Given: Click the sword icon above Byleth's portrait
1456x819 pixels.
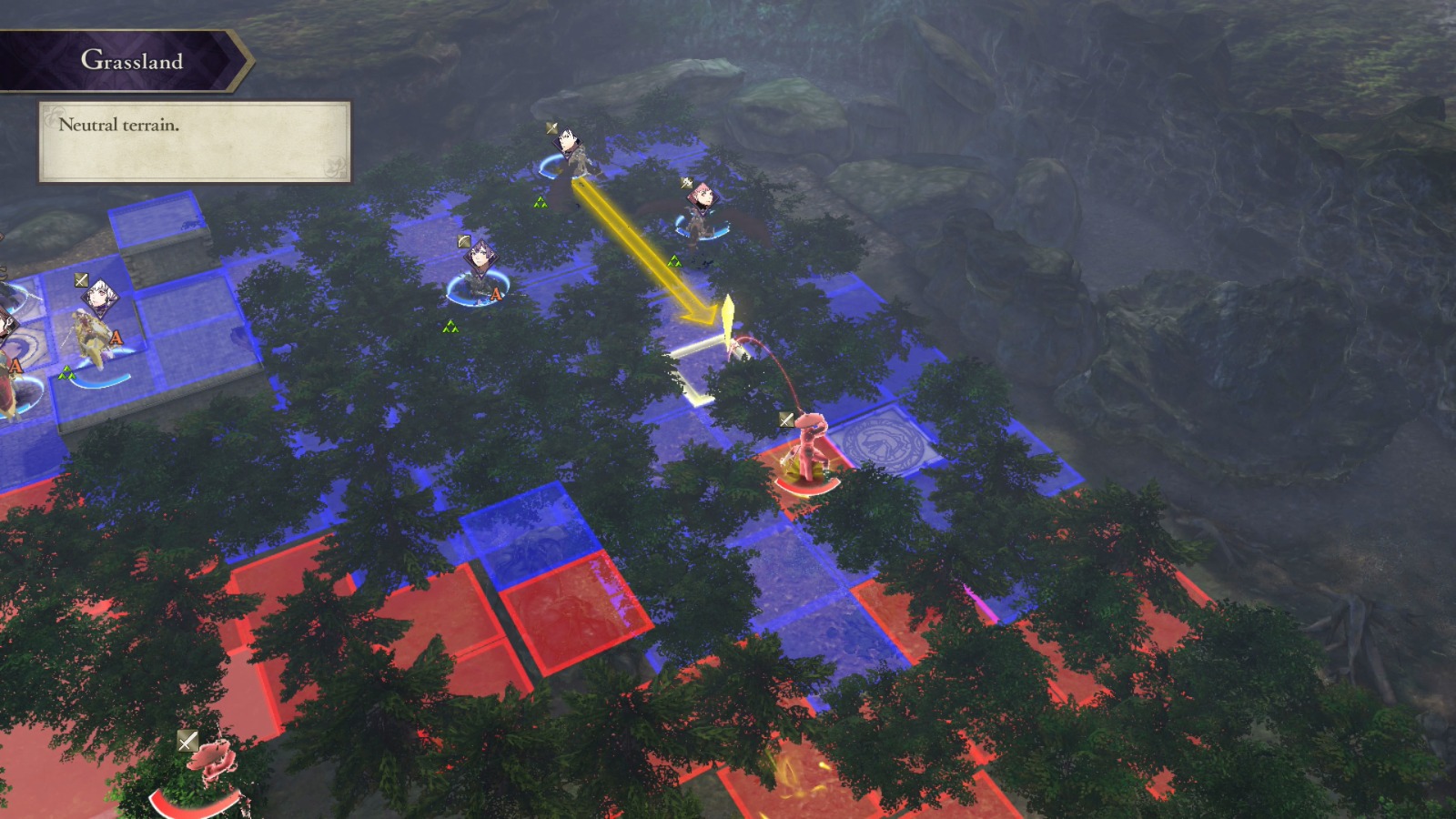Looking at the screenshot, I should point(81,279).
